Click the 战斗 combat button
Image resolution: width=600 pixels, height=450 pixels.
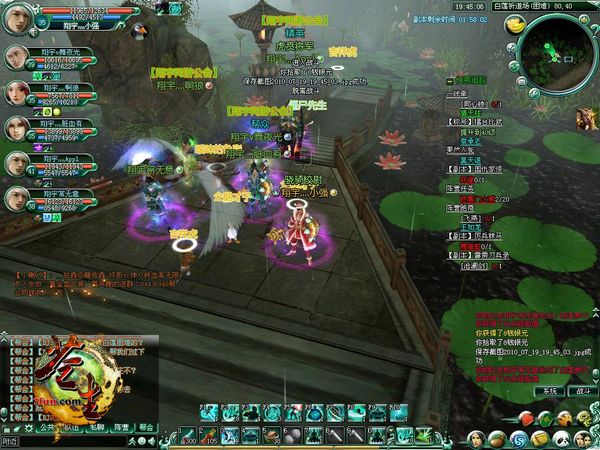point(580,392)
